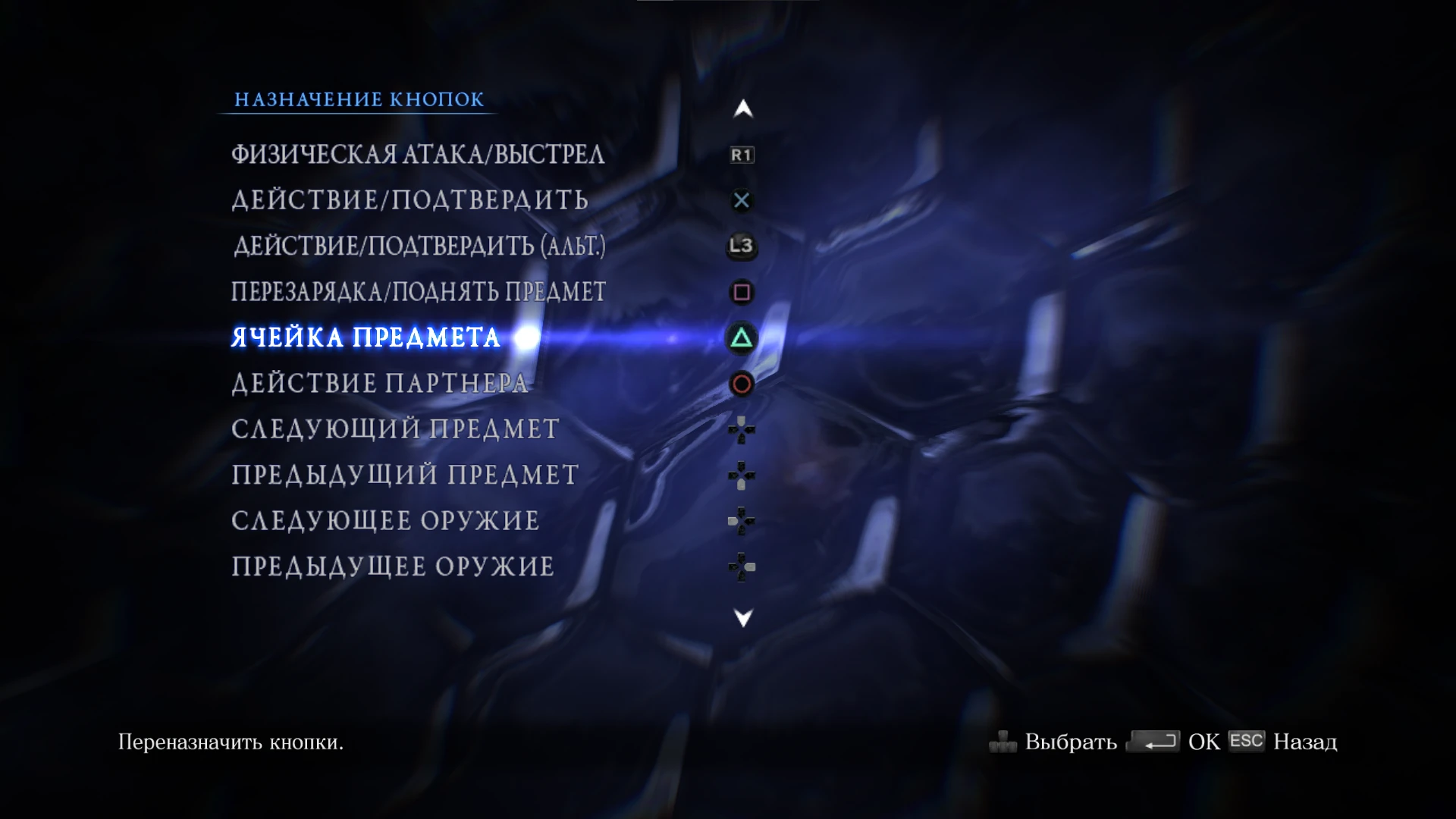
Task: Click the L3 stick icon for alternate confirm
Action: (741, 246)
